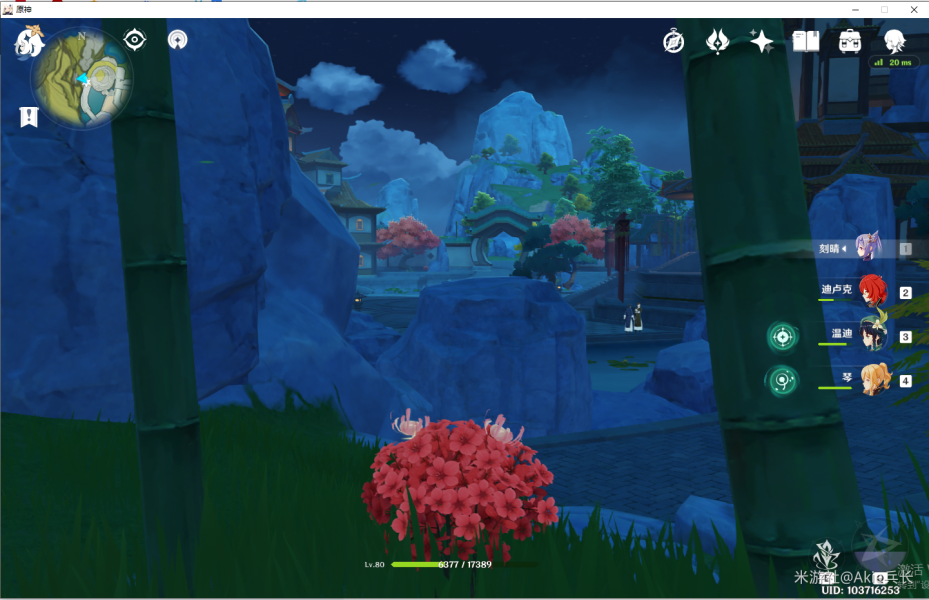Screen dimensions: 929x600
Task: Close the game window
Action: 911,9
